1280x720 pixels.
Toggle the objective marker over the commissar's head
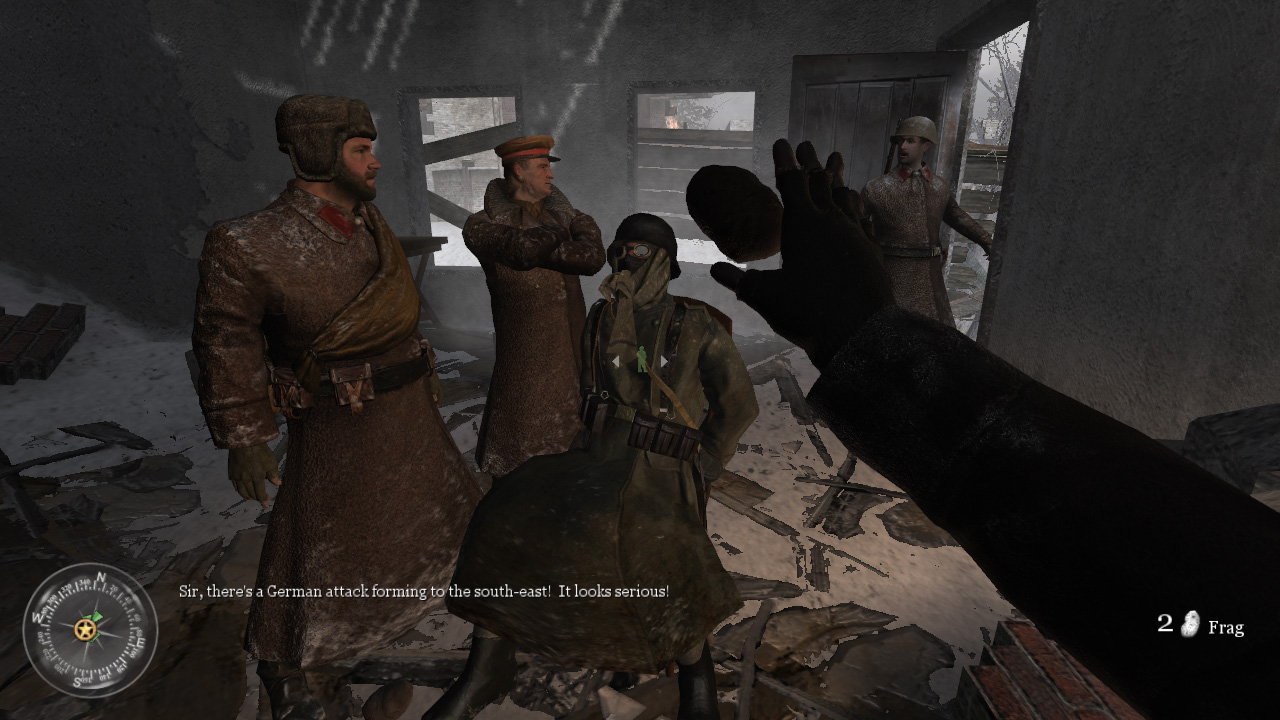(641, 360)
